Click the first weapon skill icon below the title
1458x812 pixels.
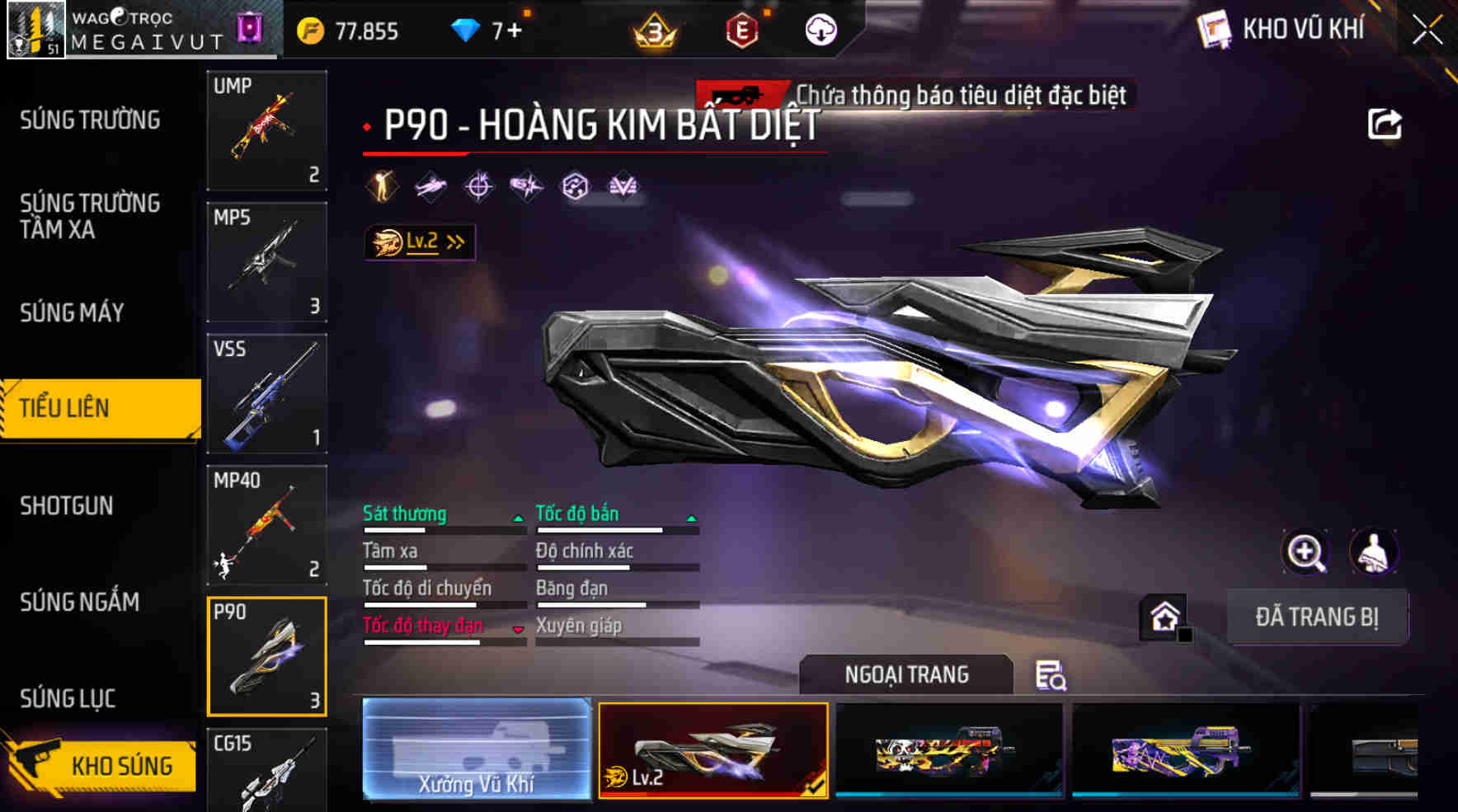pos(380,186)
